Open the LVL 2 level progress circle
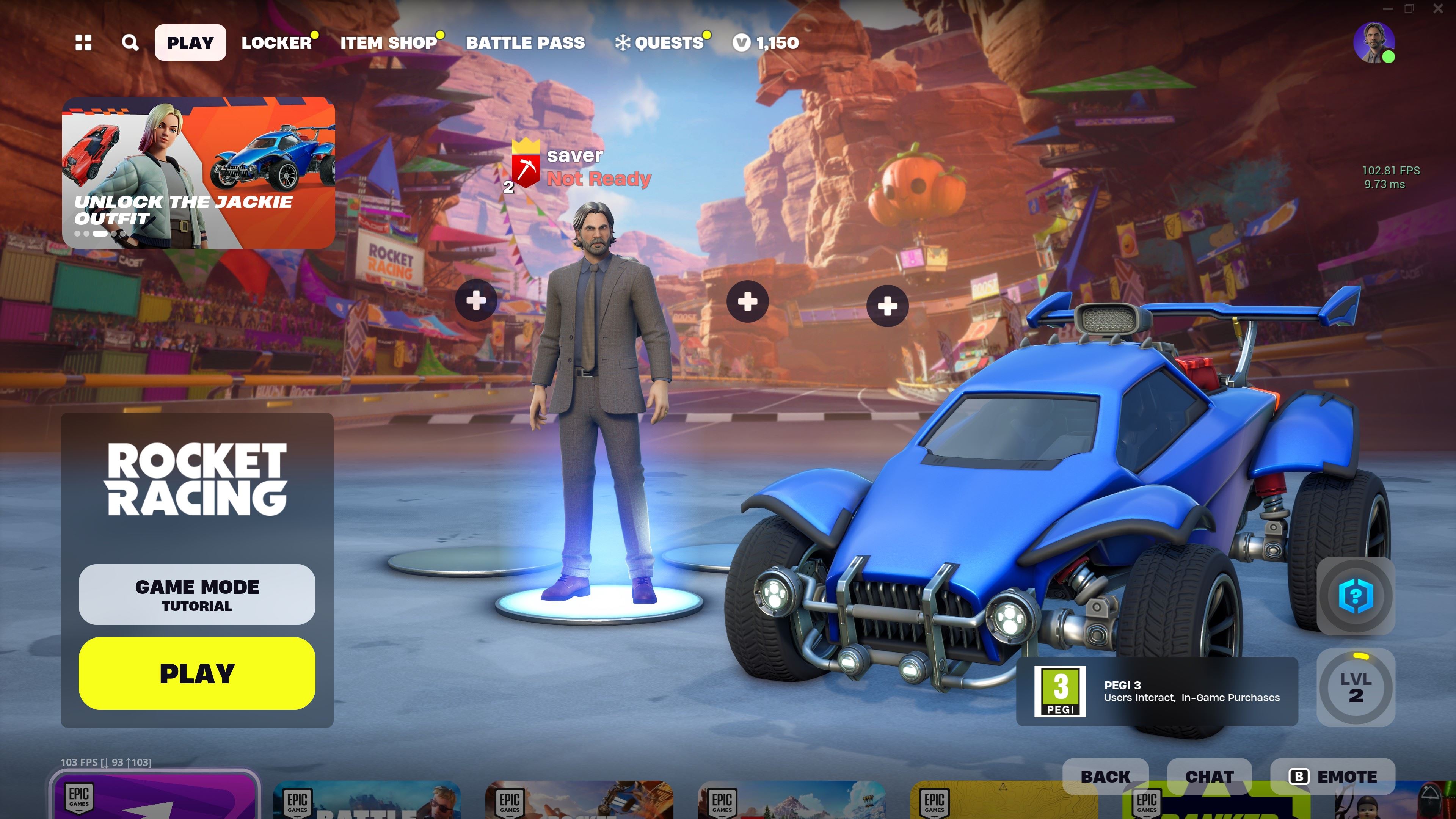1456x819 pixels. click(x=1356, y=687)
